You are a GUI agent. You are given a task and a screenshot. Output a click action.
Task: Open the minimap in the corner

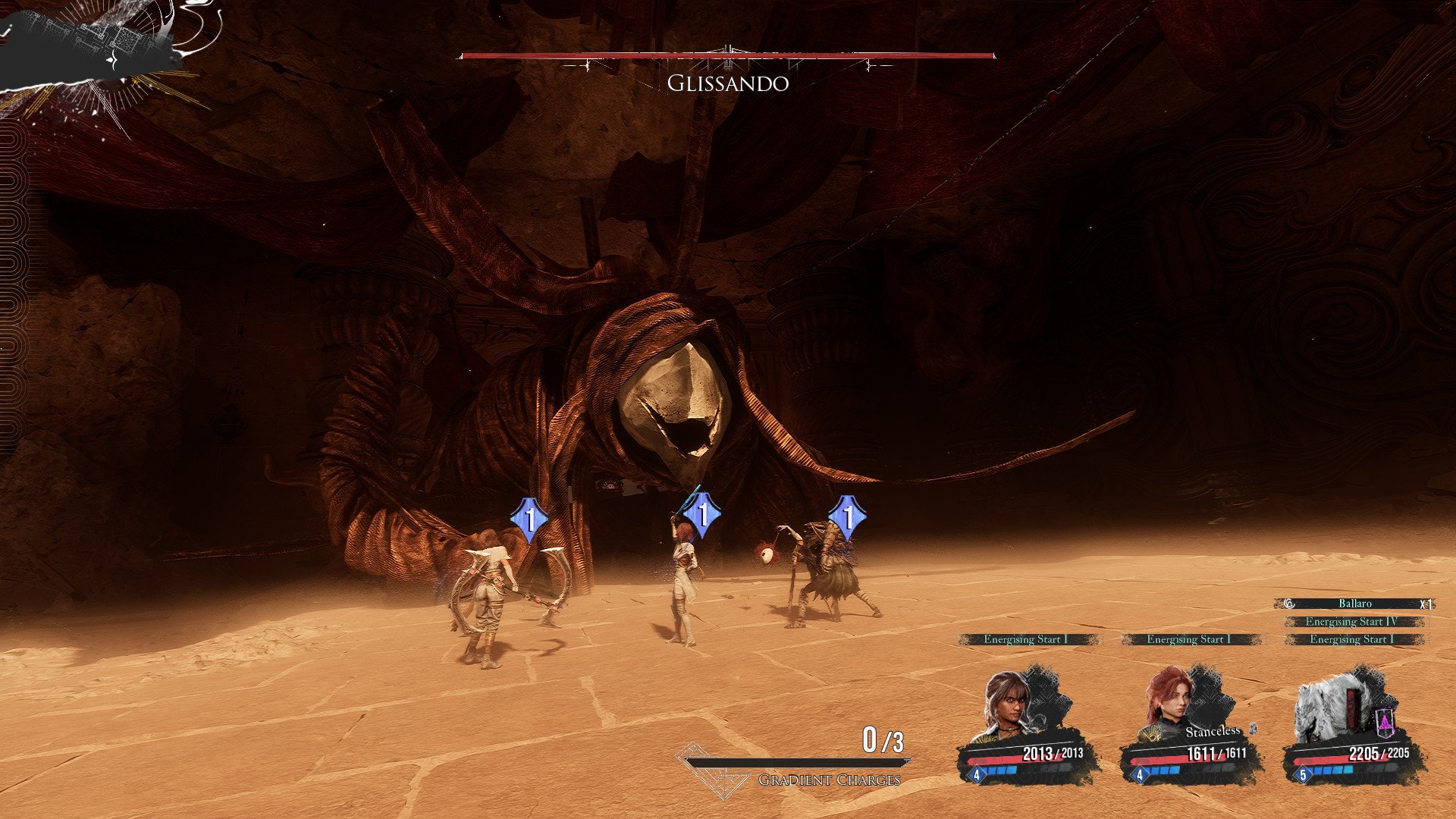pyautogui.click(x=99, y=49)
